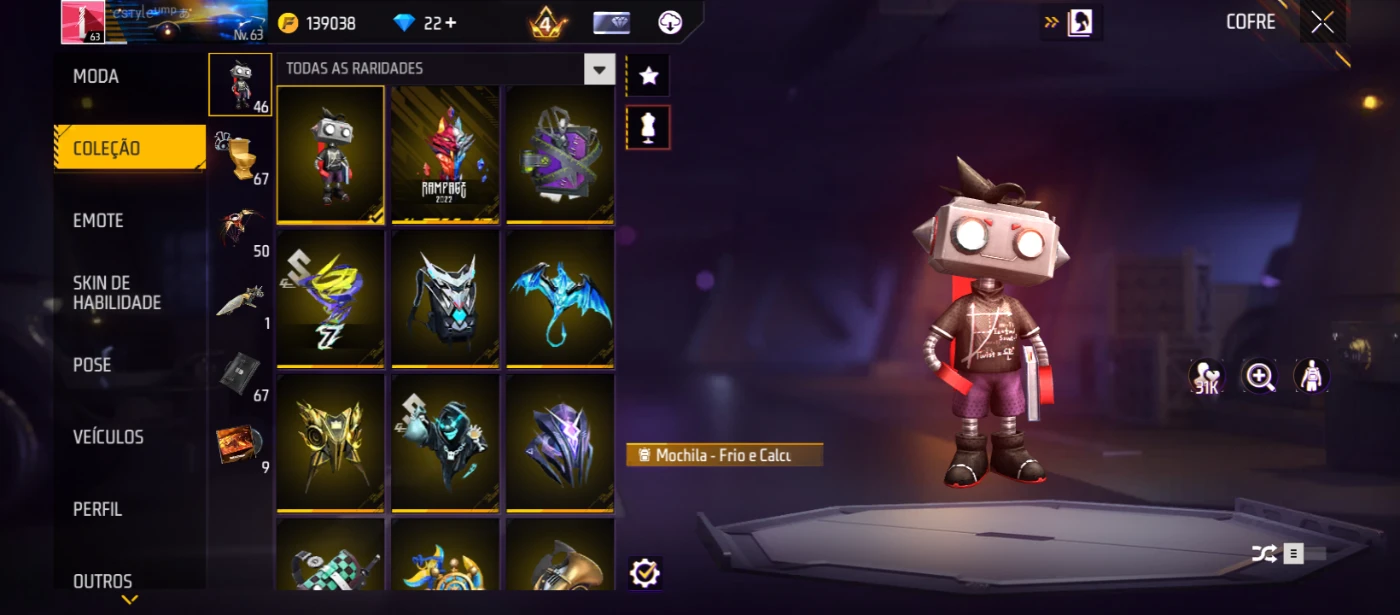Viewport: 1400px width, 615px height.
Task: Select the robot backpack item
Action: (330, 154)
